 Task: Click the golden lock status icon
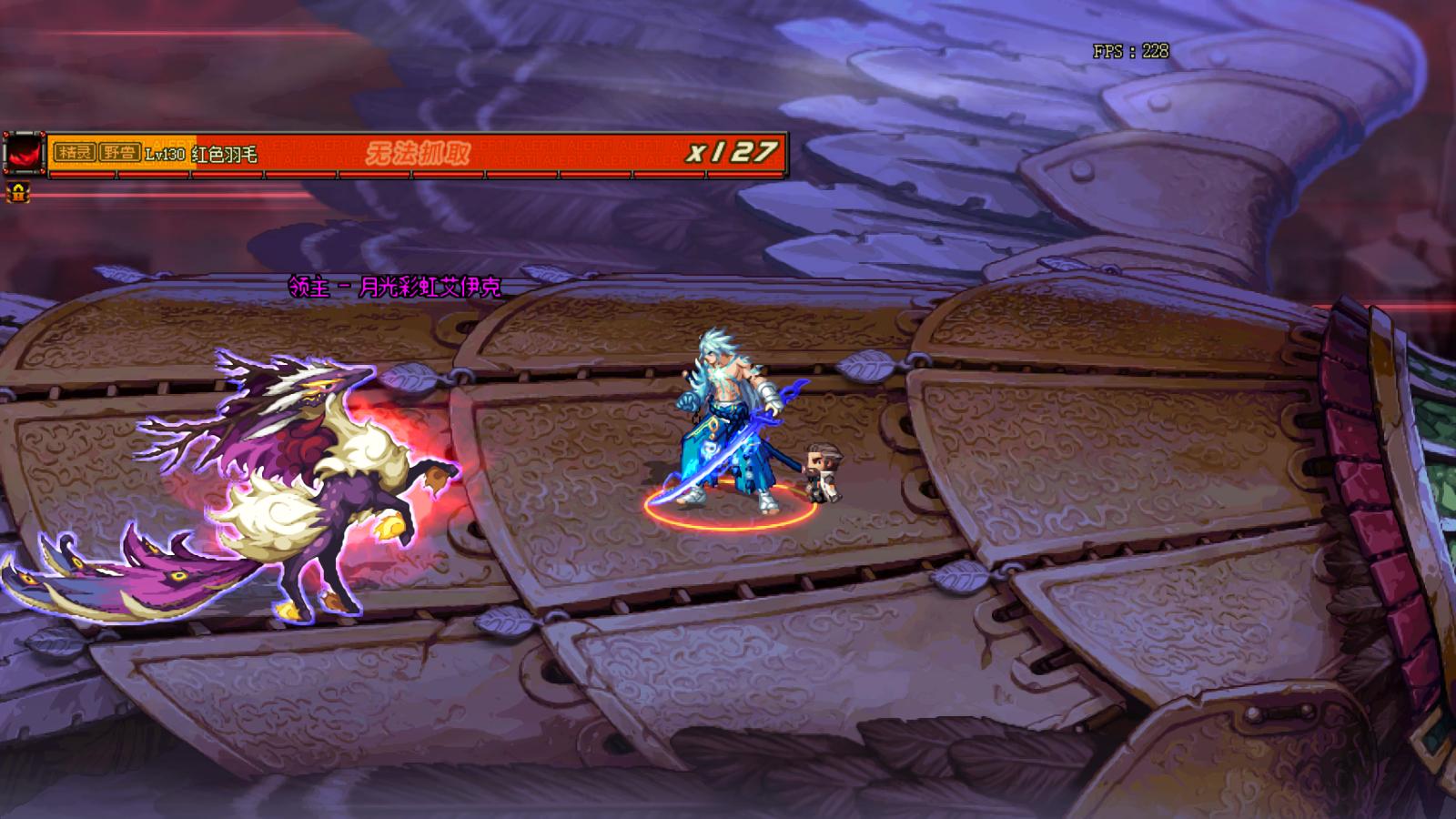17,192
